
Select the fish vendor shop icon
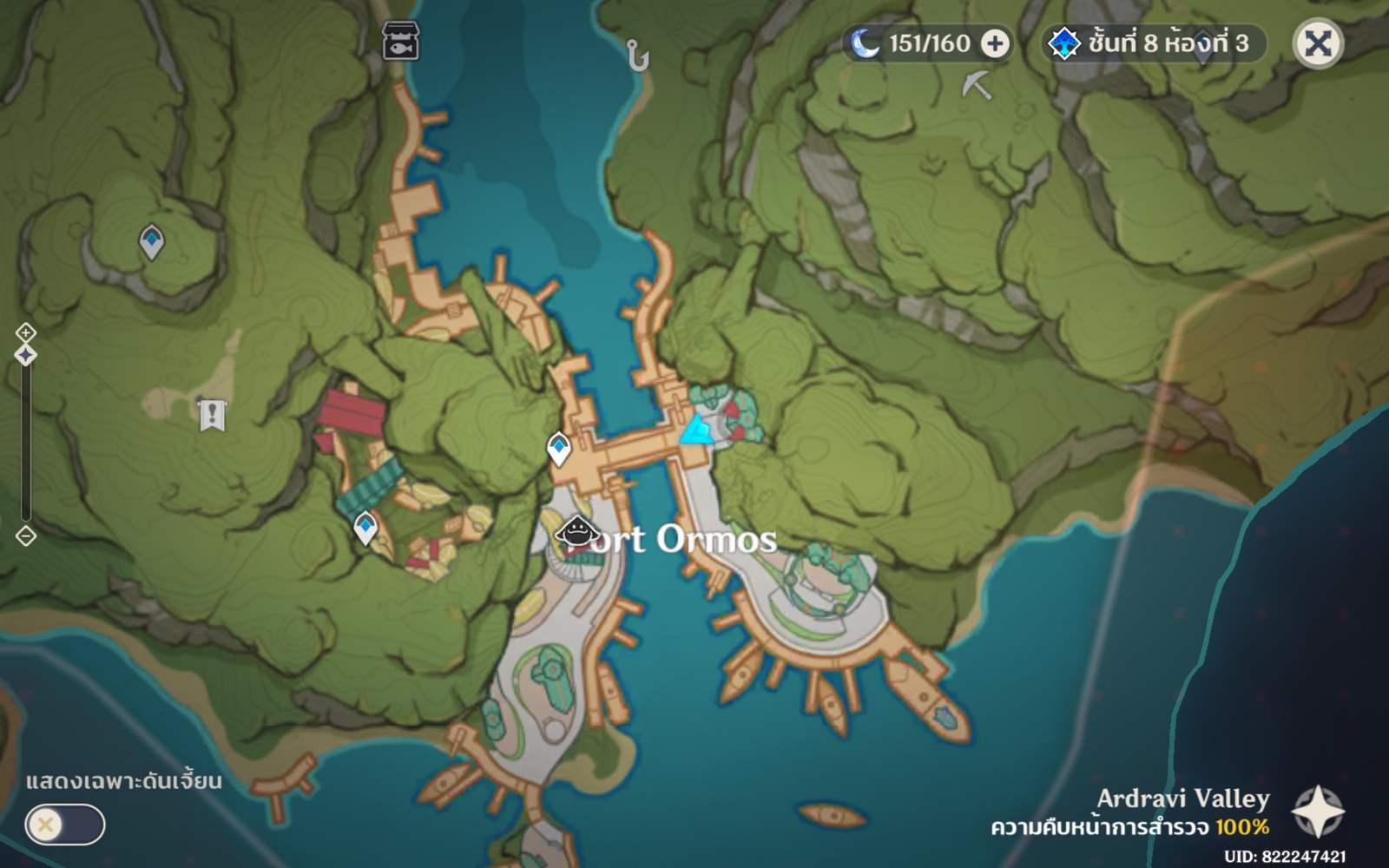[398, 41]
